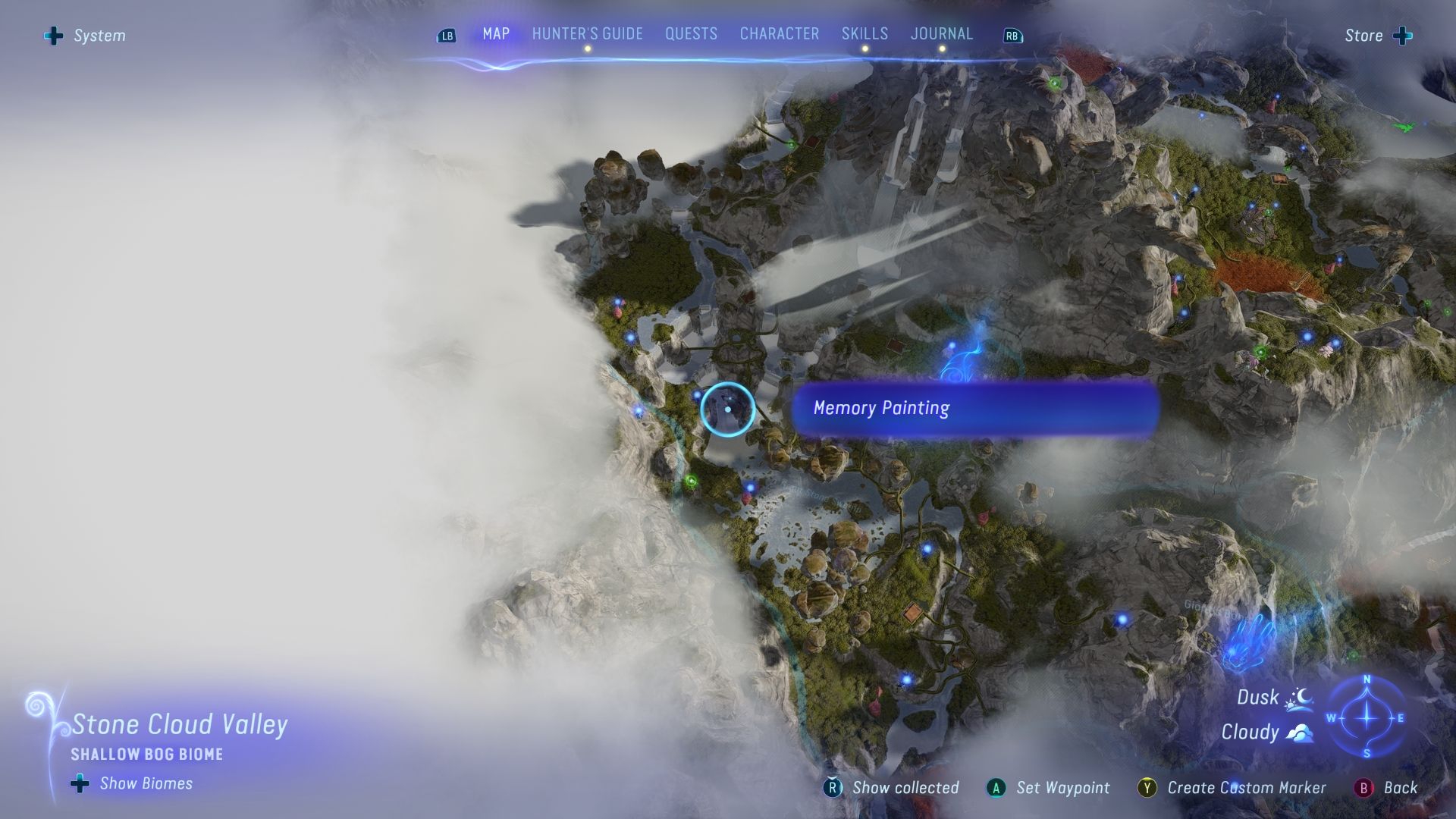
Task: Open the Quests tab
Action: [x=690, y=34]
